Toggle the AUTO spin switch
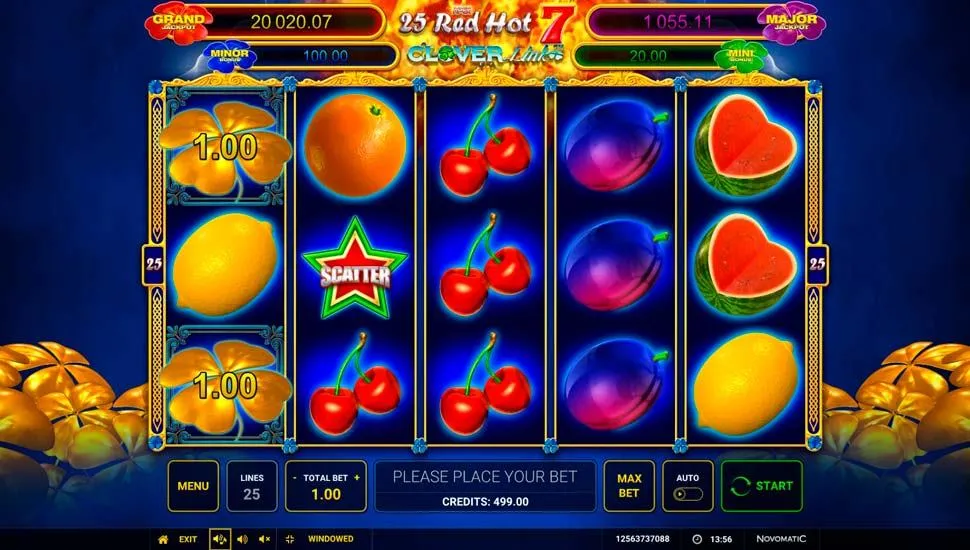The image size is (970, 550). pyautogui.click(x=688, y=493)
